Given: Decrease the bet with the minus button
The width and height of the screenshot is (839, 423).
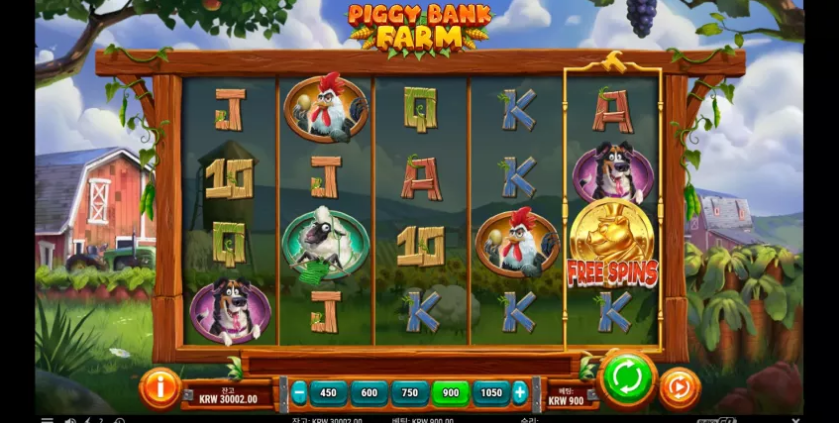Looking at the screenshot, I should 299,393.
